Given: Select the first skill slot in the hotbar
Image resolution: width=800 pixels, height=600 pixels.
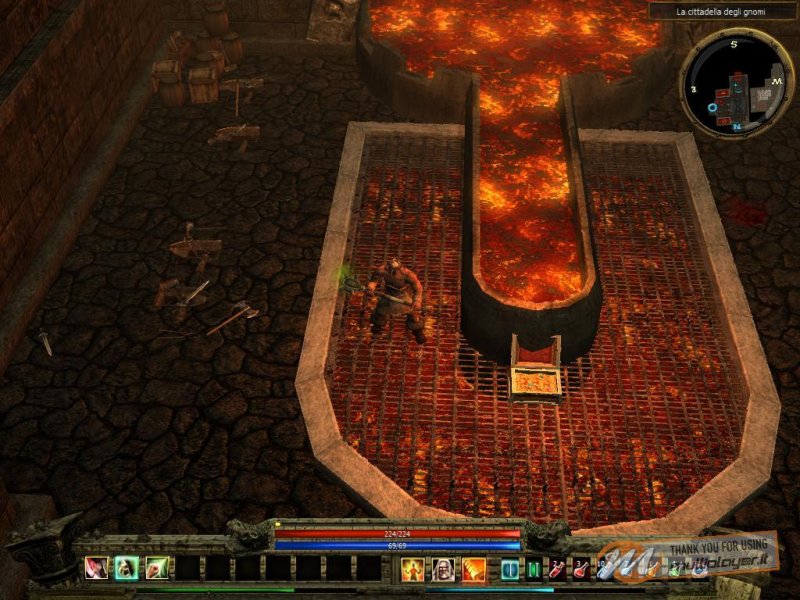Looking at the screenshot, I should point(97,569).
